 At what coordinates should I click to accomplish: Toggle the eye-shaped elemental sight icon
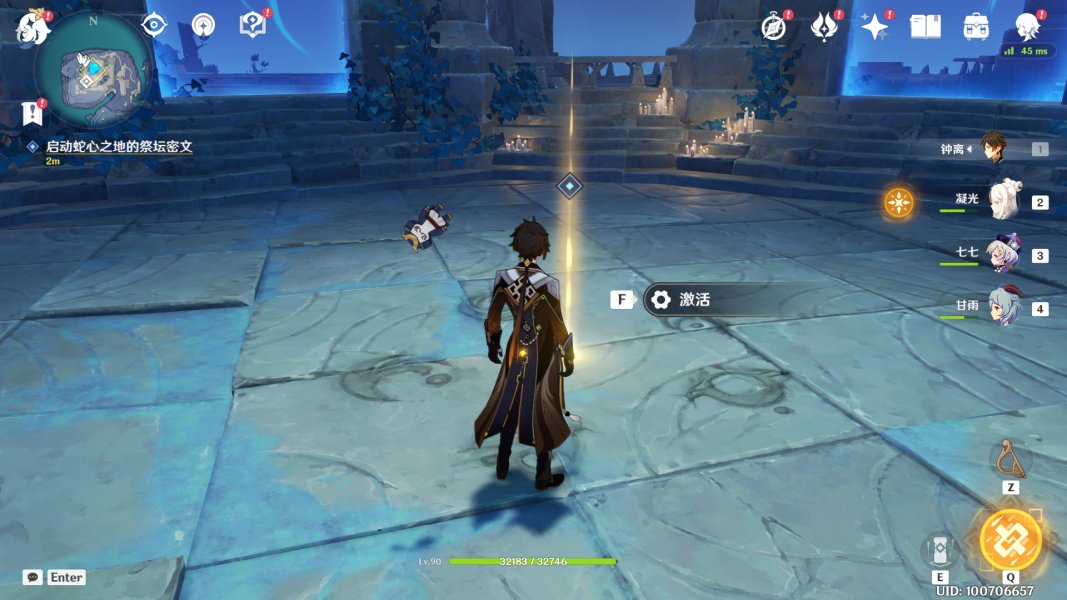[x=153, y=26]
